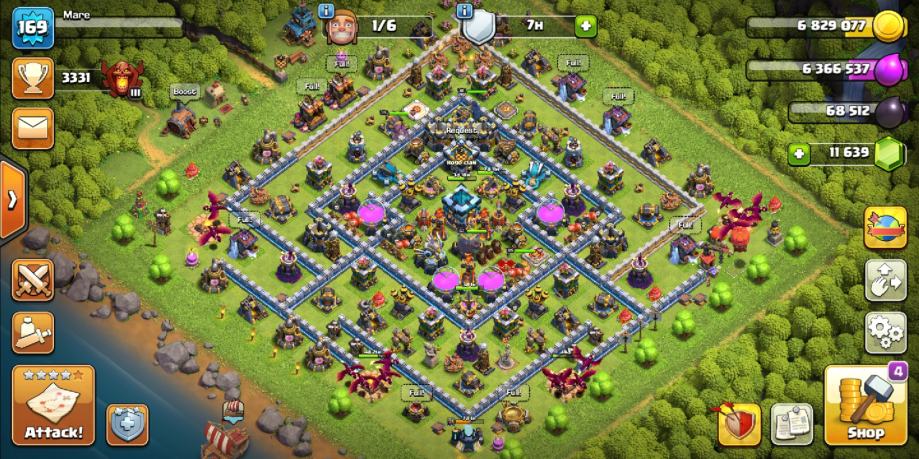
Task: Click the green plus next to shield timer
Action: click(x=585, y=25)
